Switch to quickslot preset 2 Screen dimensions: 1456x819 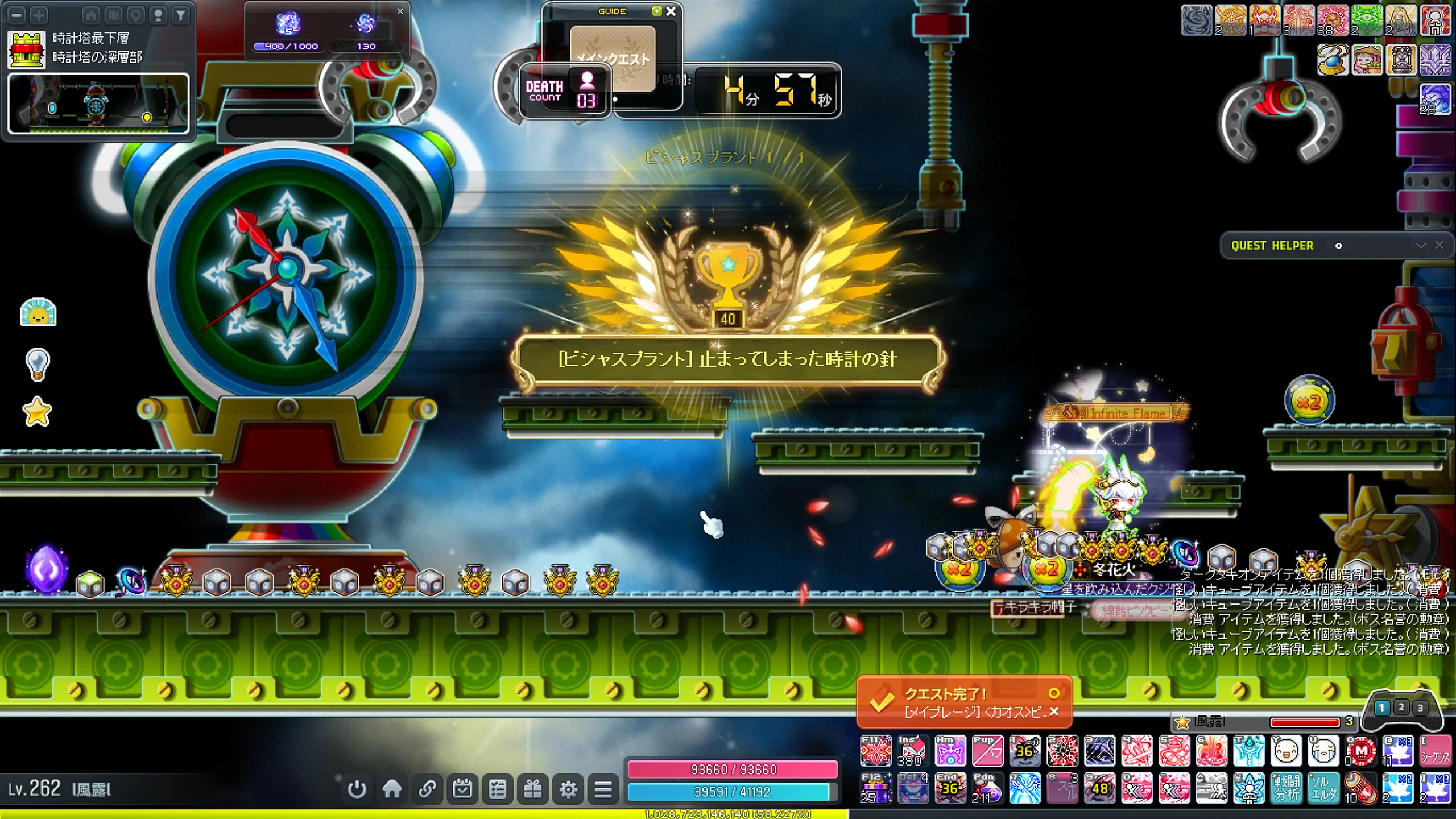click(x=1401, y=708)
